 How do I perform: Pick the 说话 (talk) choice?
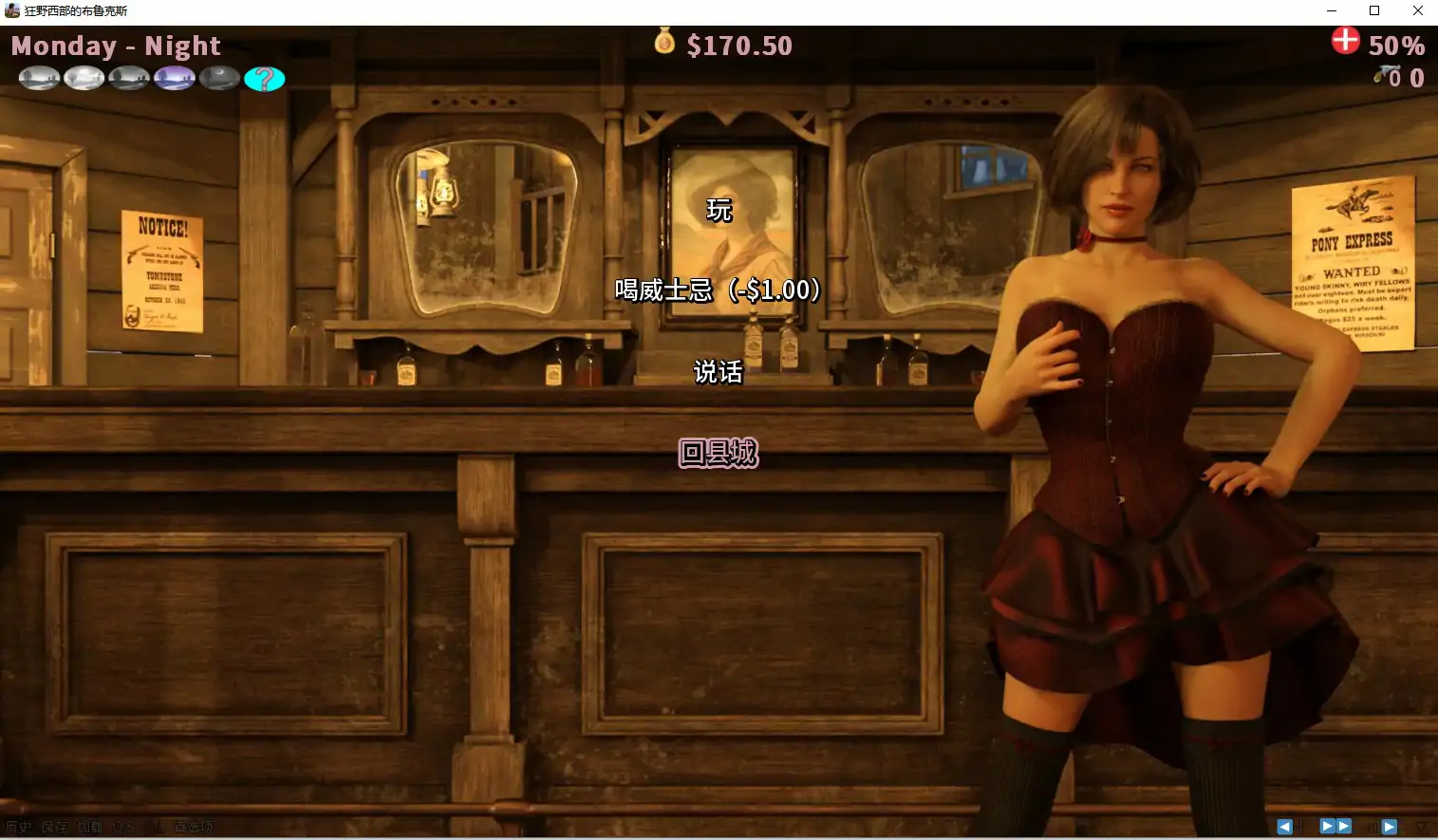pos(718,372)
